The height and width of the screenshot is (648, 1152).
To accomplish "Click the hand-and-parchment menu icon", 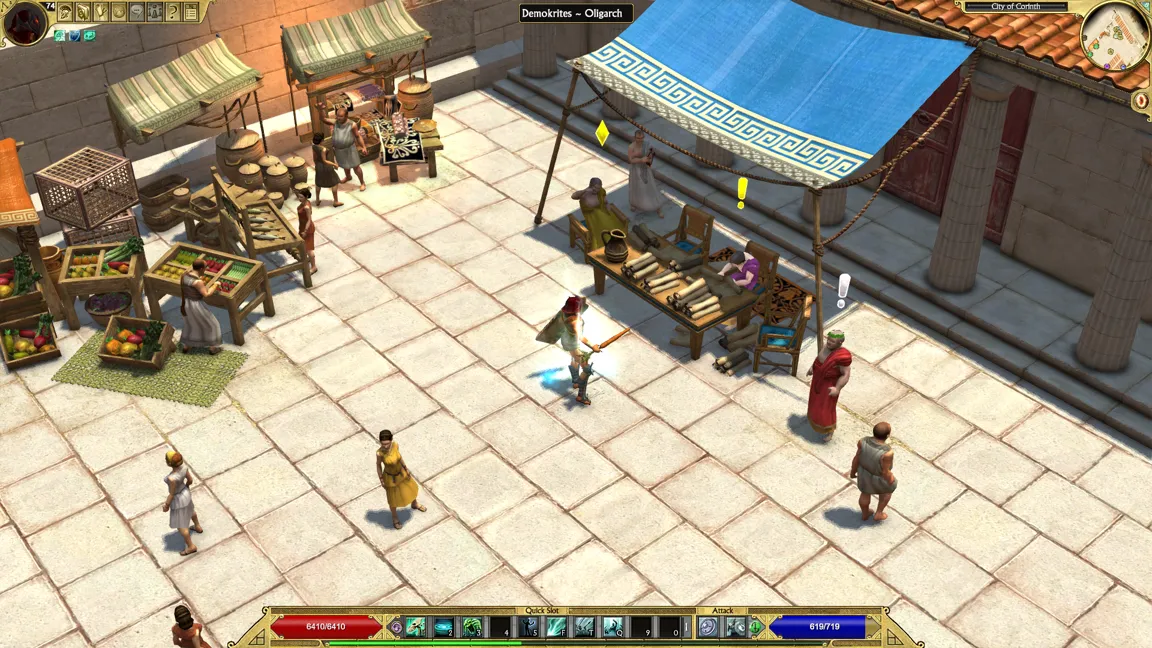I will pos(101,12).
